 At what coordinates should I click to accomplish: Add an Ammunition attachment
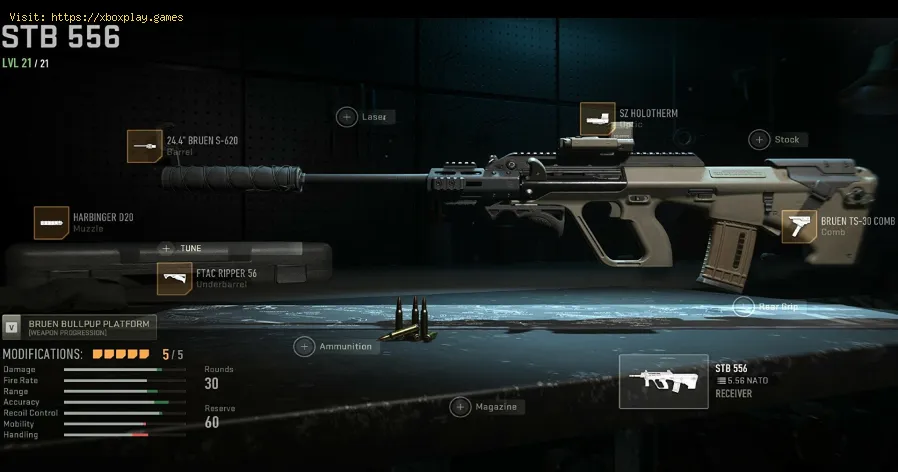tap(304, 347)
